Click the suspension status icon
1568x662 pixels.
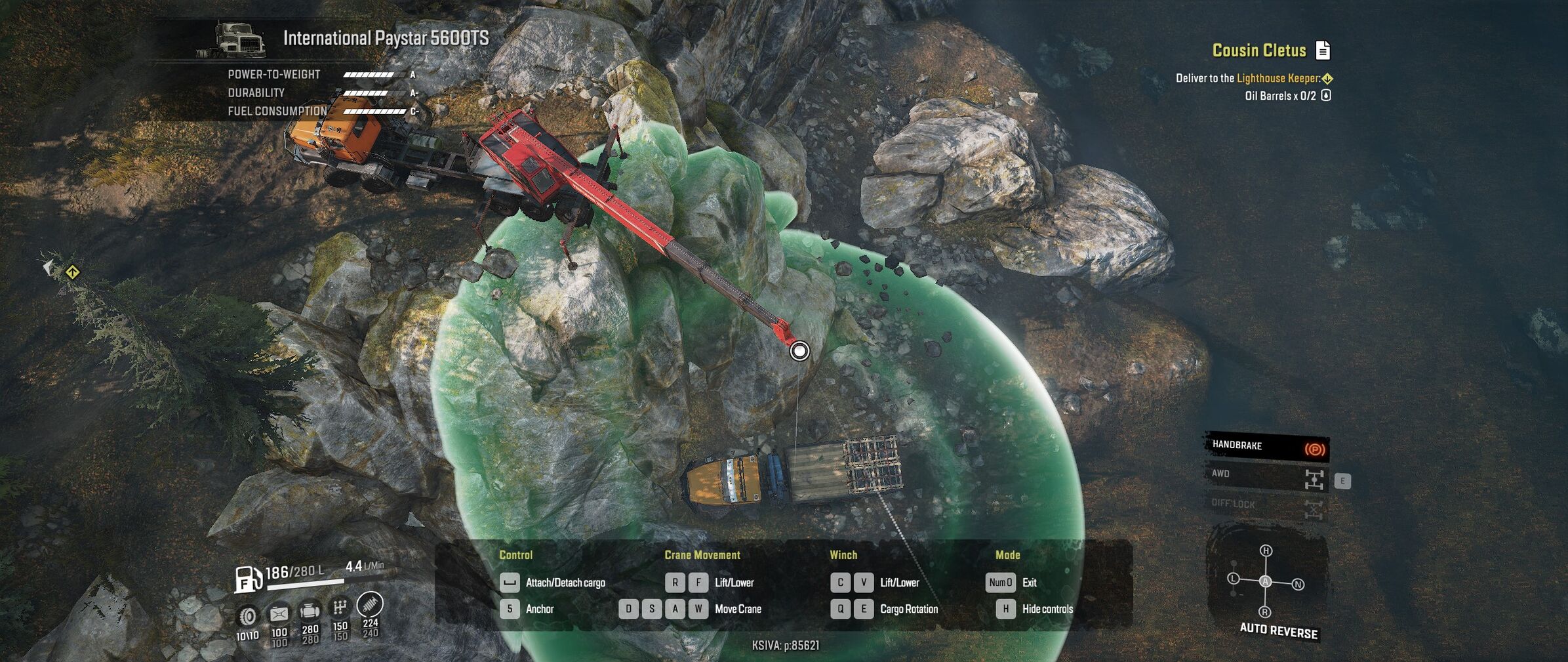(x=370, y=604)
